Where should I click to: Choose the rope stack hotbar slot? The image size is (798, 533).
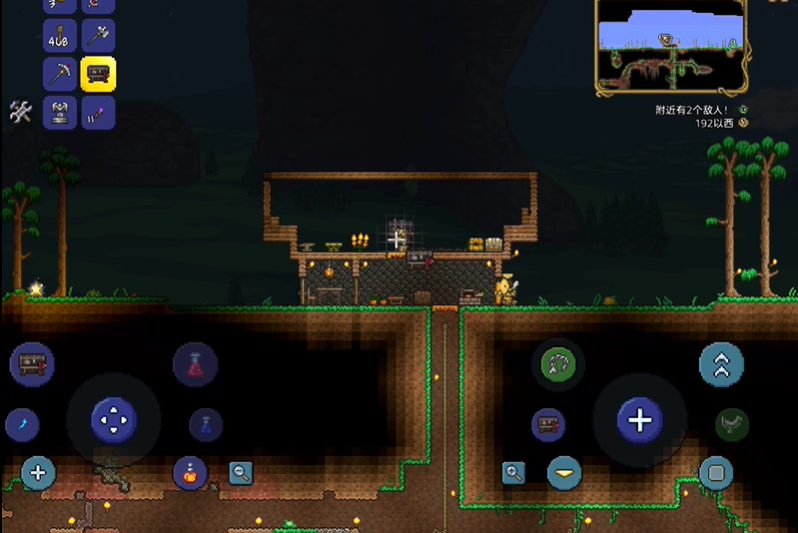(x=60, y=36)
